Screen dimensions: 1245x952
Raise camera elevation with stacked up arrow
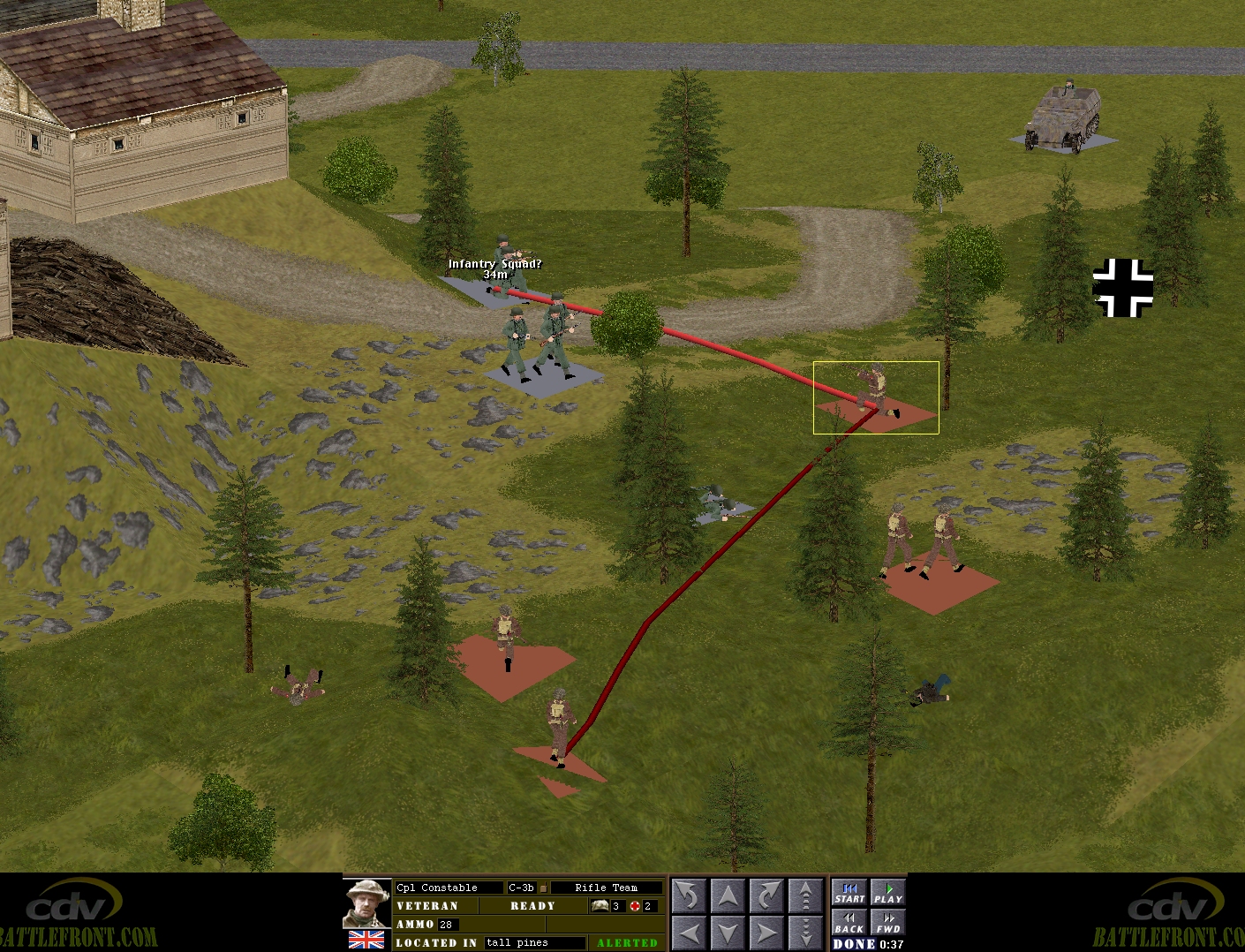tap(805, 895)
